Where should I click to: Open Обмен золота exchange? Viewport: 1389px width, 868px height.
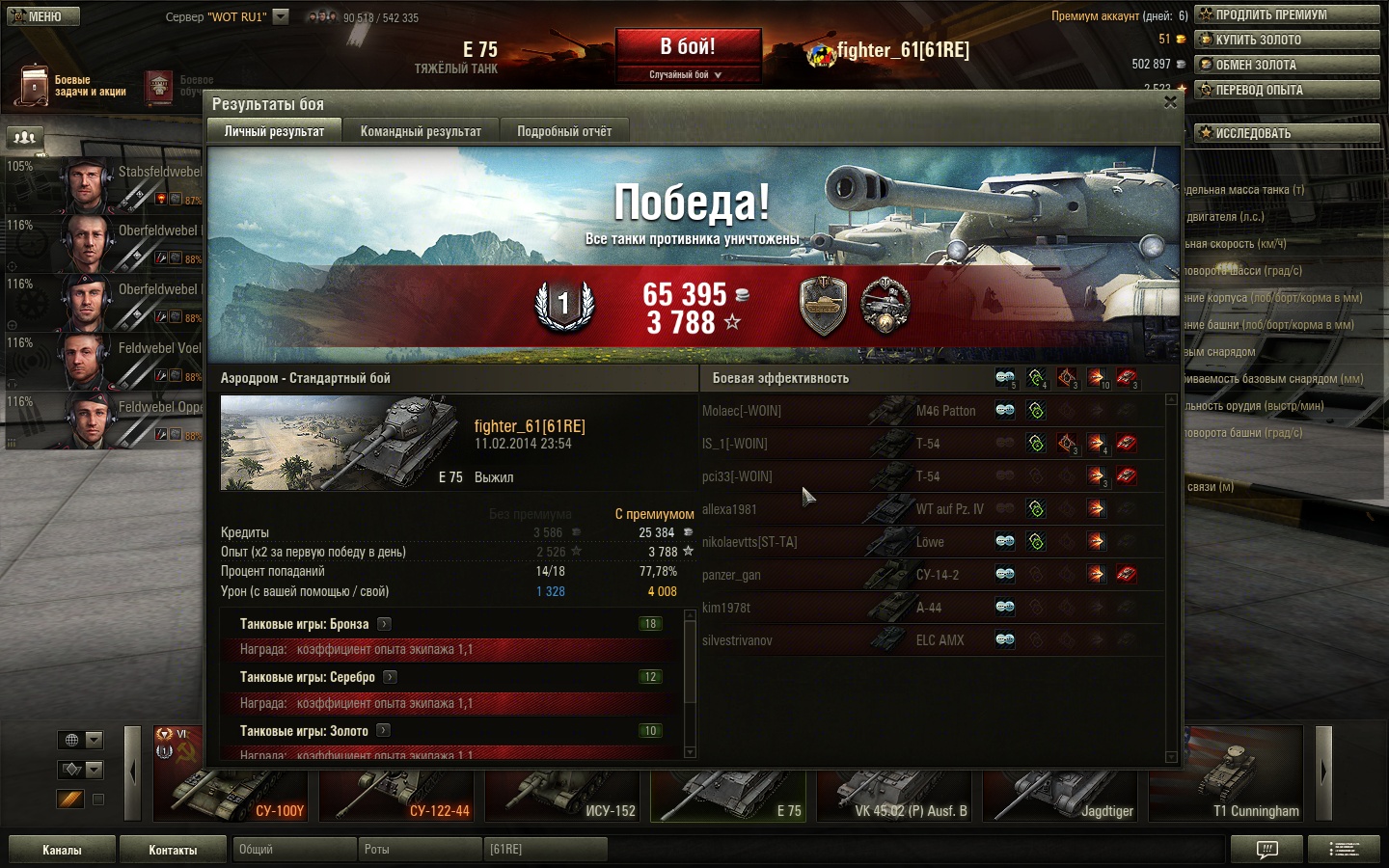pos(1287,65)
